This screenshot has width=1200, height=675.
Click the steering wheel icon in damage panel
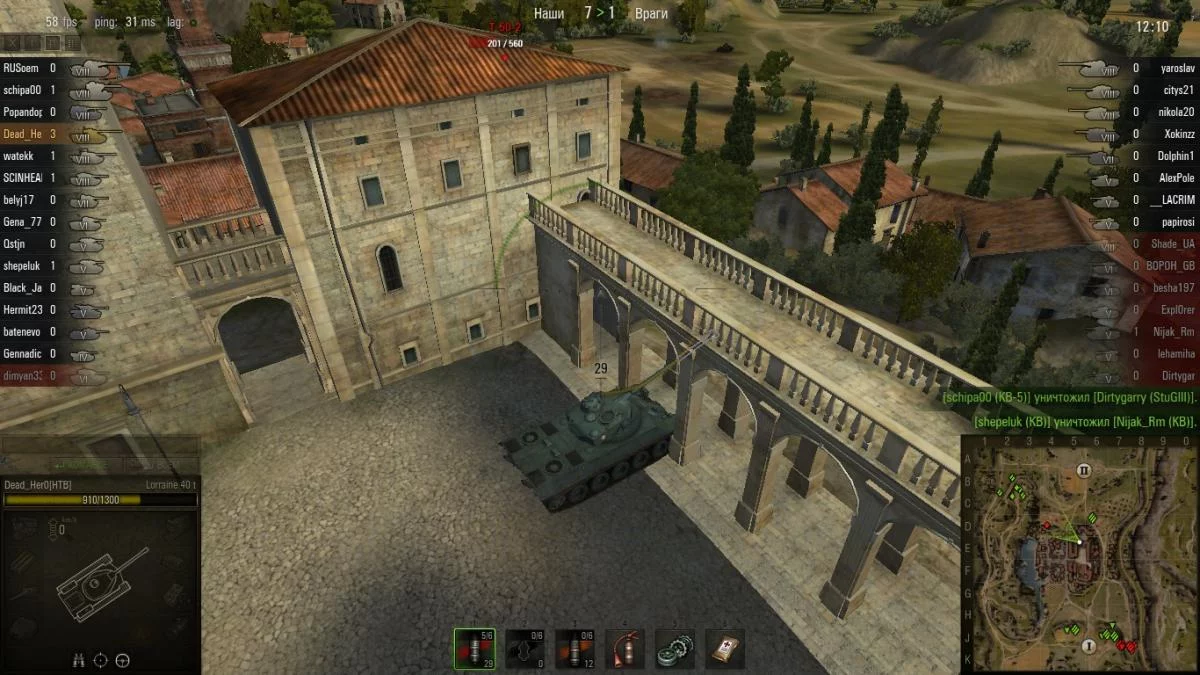123,660
